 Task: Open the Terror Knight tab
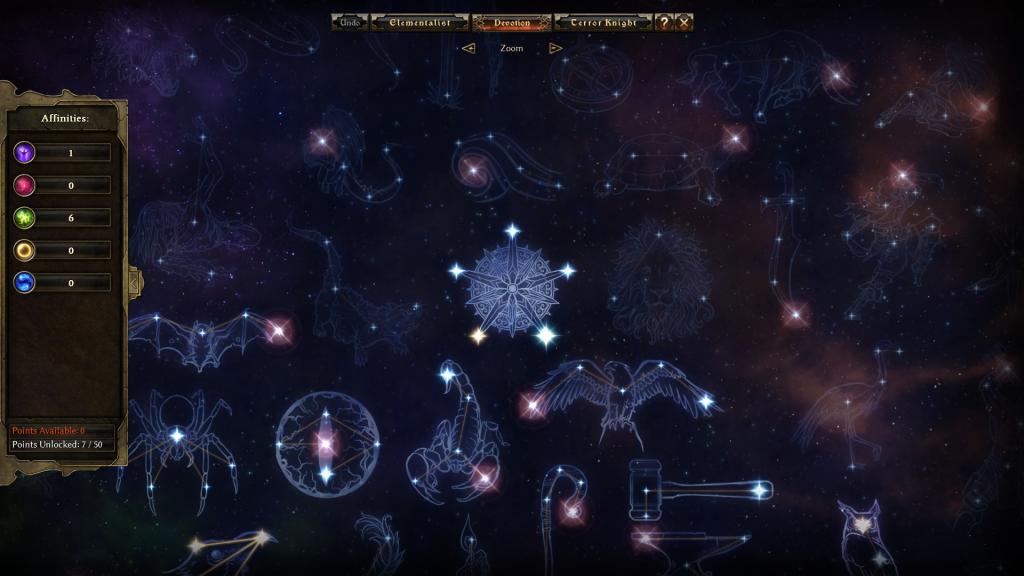tap(603, 22)
